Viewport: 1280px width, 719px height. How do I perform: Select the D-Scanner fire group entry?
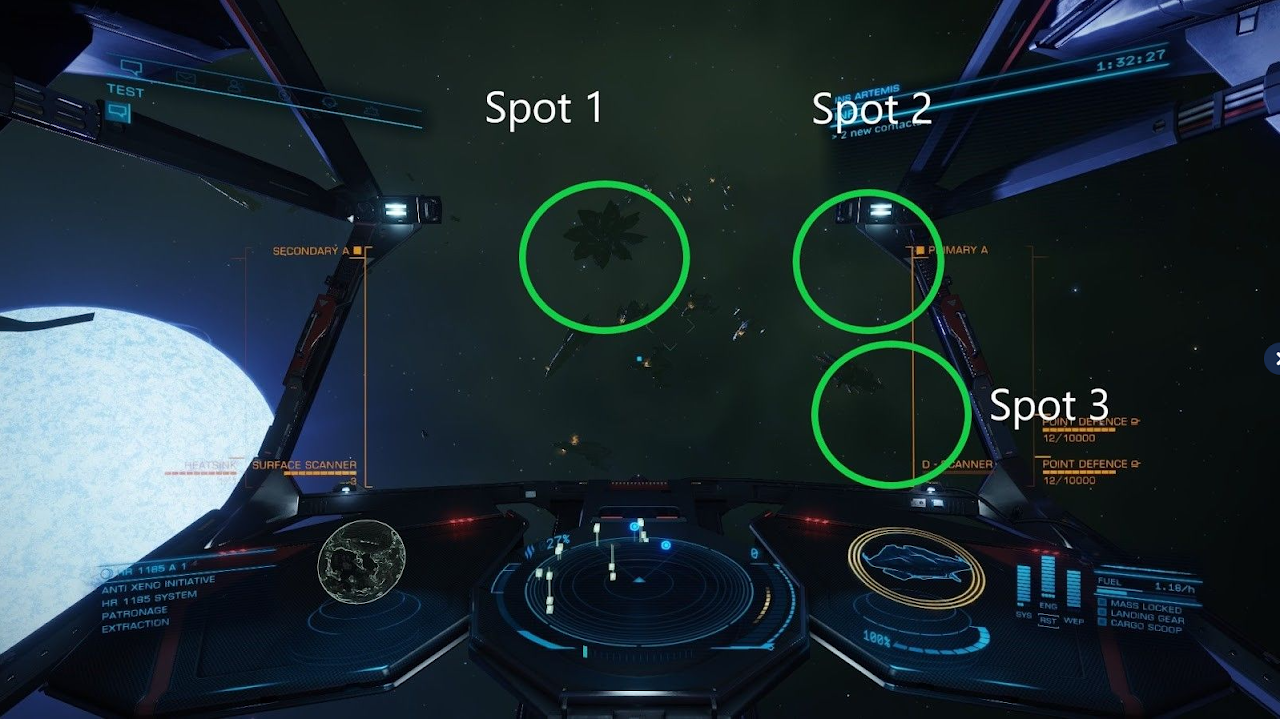pos(957,465)
